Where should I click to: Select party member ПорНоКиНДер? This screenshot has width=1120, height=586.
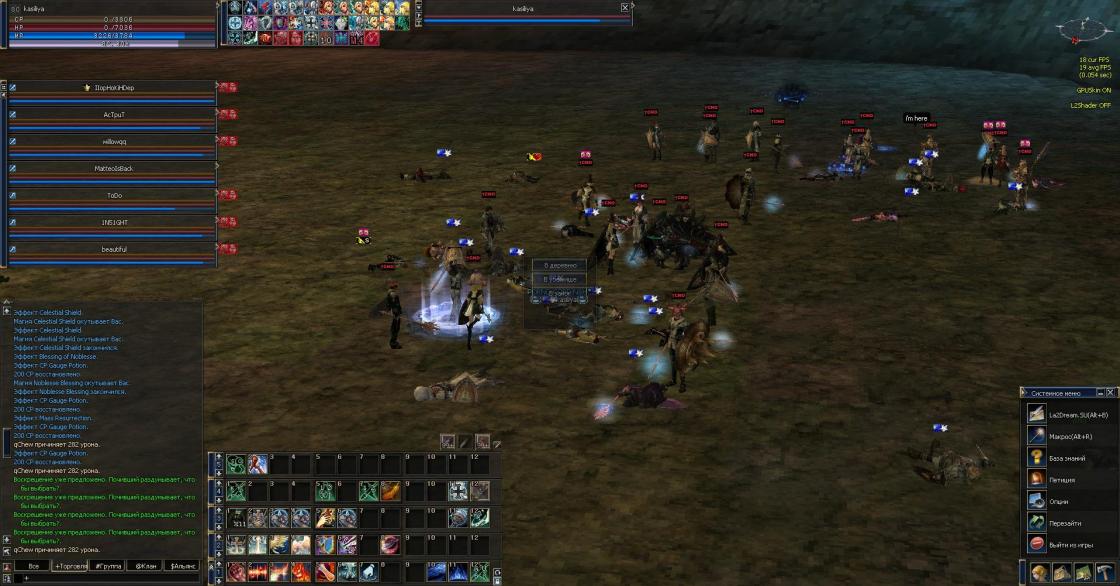113,88
